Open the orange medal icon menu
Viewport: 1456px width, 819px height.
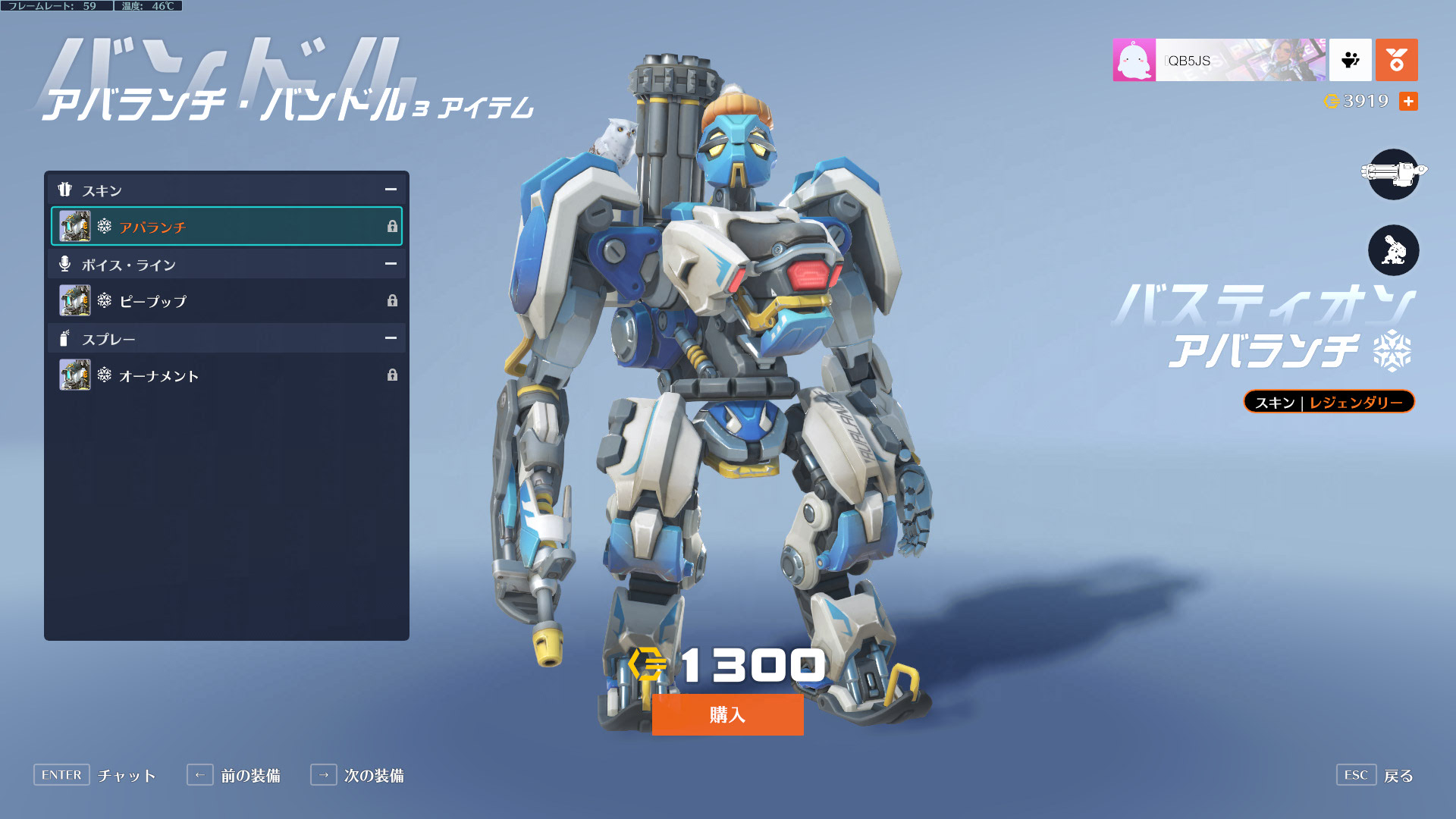pyautogui.click(x=1396, y=60)
